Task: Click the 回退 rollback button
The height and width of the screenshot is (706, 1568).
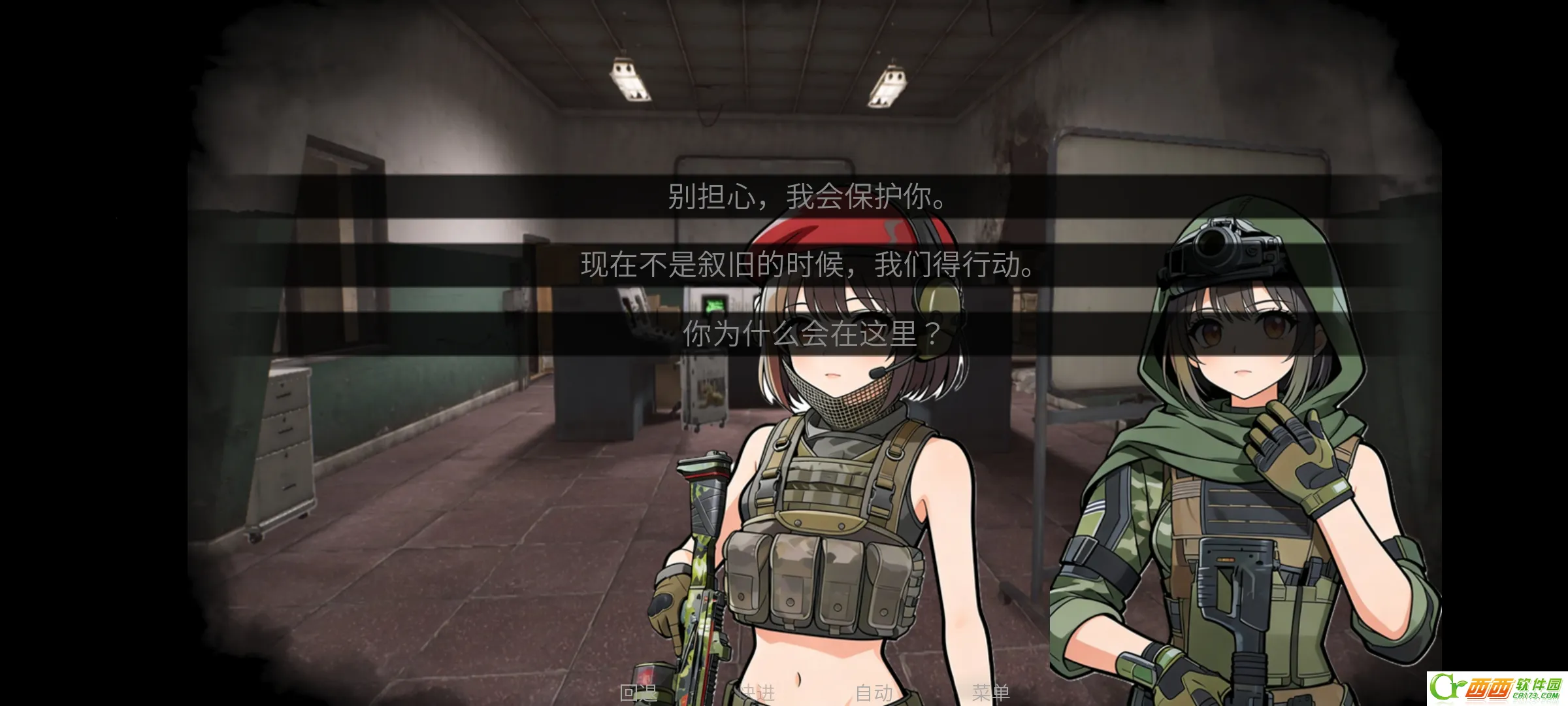Action: tap(638, 692)
